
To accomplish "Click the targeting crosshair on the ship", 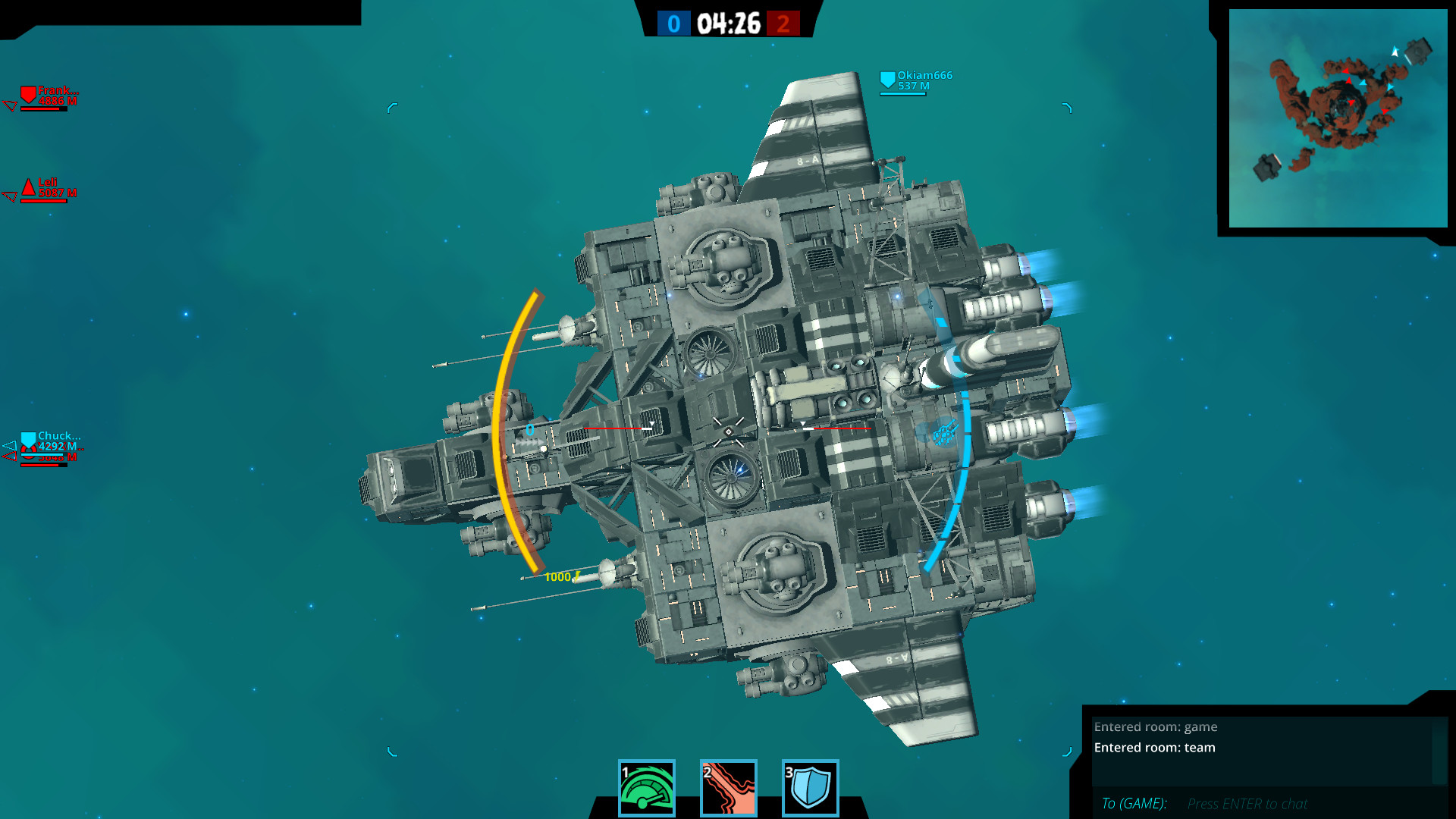I will coord(727,433).
